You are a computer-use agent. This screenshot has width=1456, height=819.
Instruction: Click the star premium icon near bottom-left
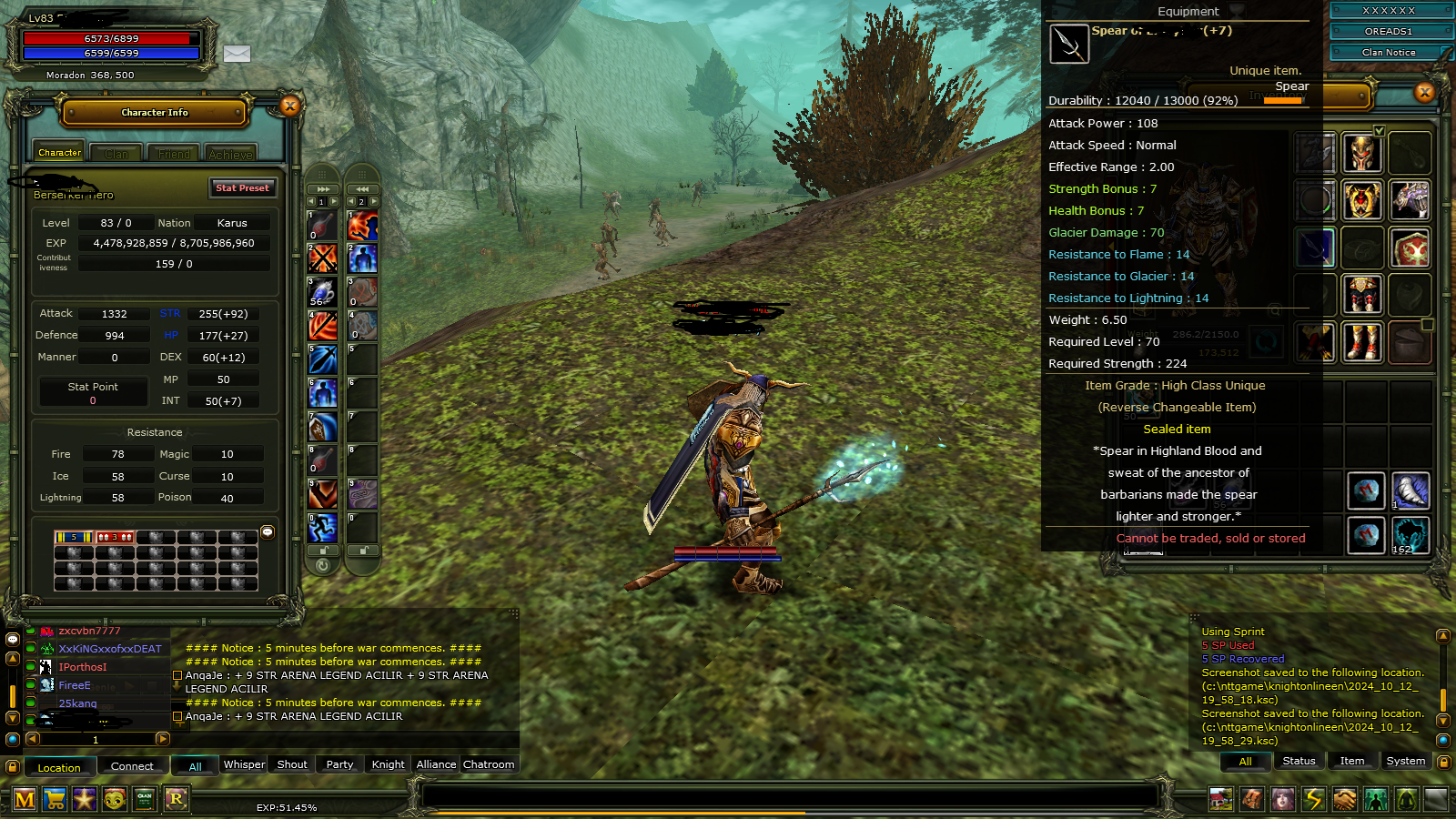pyautogui.click(x=84, y=799)
